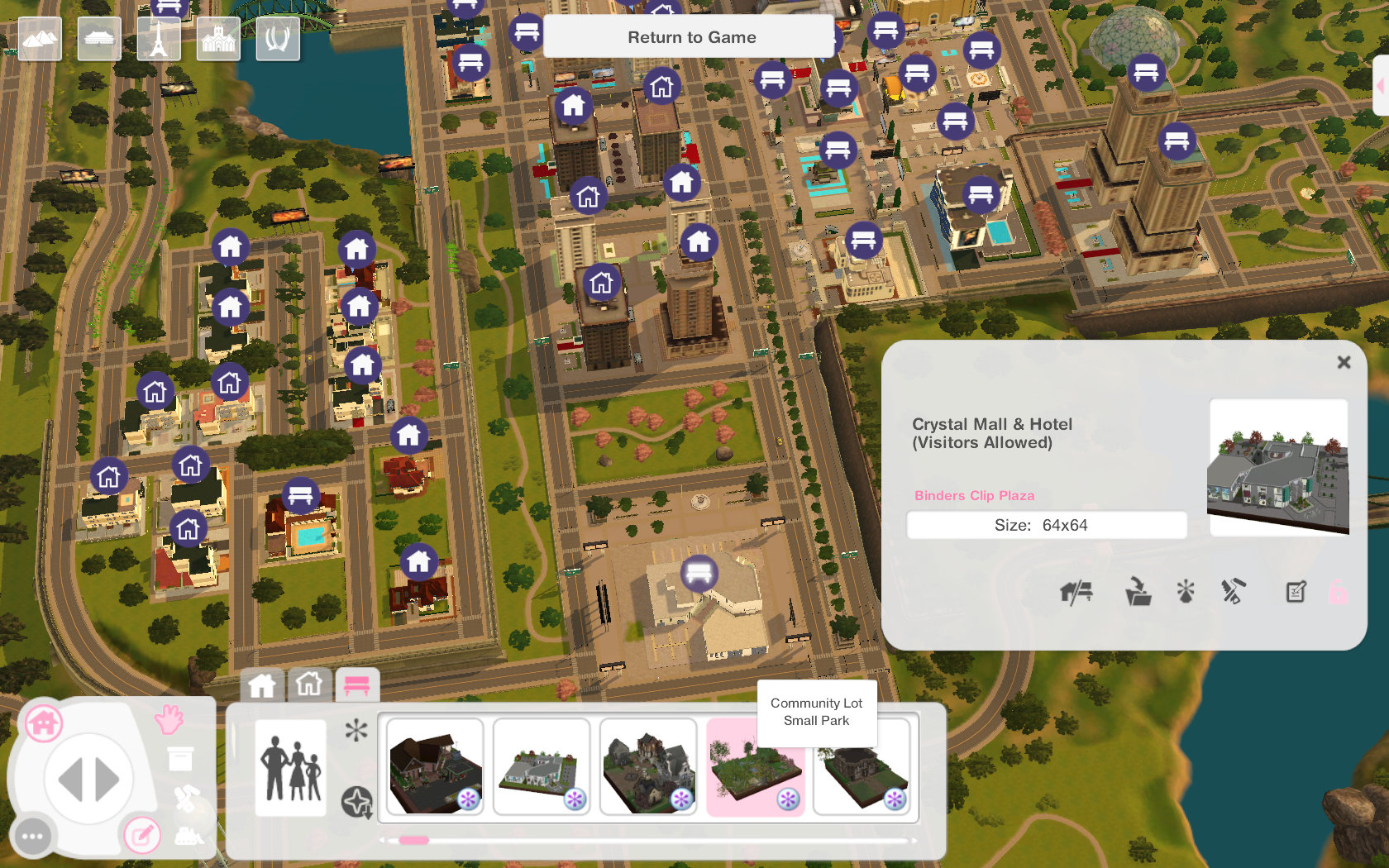Open Create a Household panel
The height and width of the screenshot is (868, 1389).
289,767
